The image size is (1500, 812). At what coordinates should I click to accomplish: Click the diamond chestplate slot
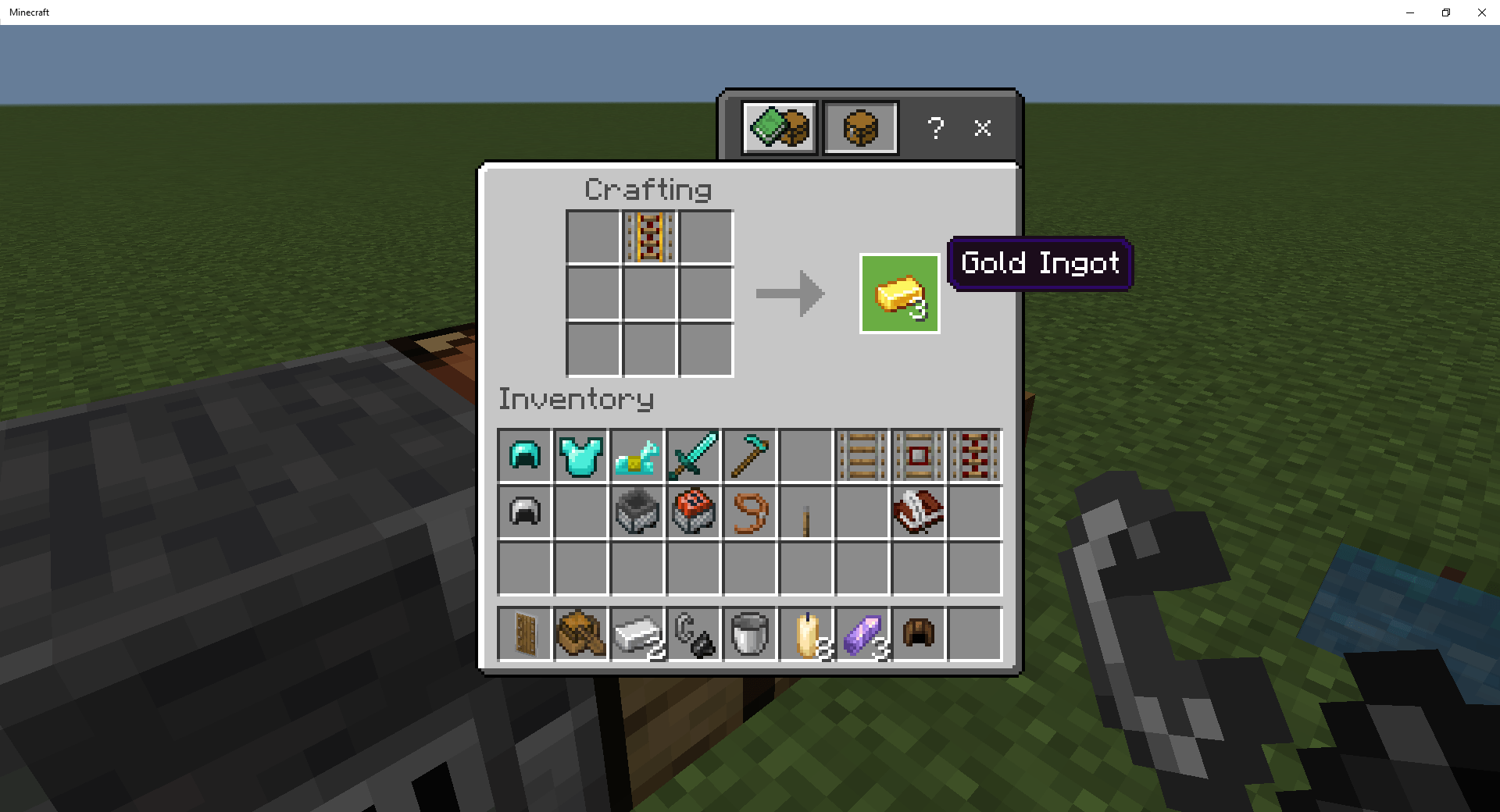tap(580, 457)
